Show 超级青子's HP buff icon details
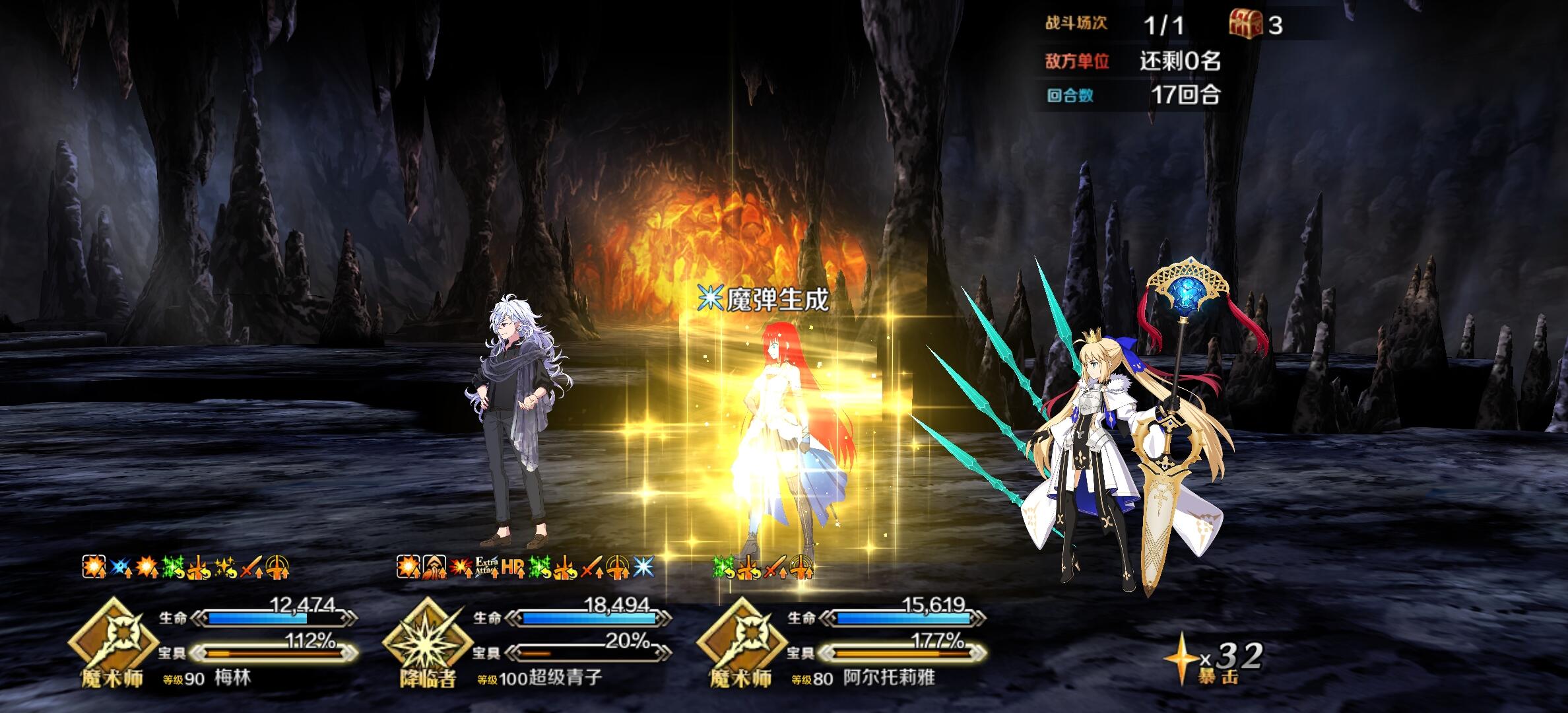 512,566
